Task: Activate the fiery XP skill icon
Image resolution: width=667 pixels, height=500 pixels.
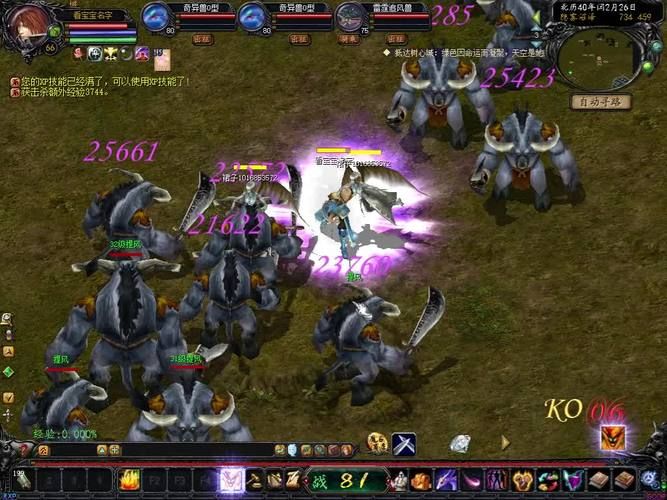Action: pos(612,438)
